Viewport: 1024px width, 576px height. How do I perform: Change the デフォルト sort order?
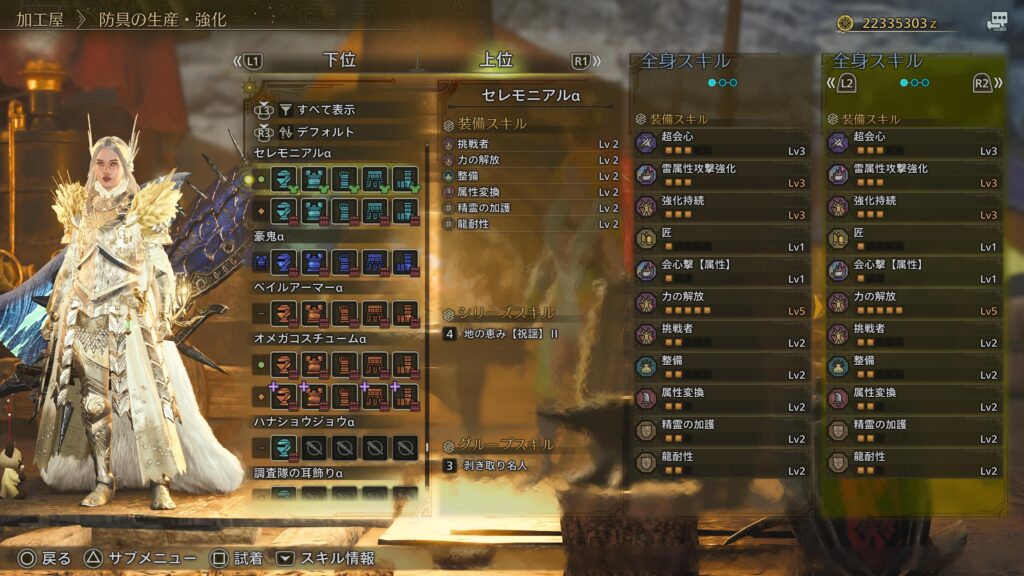(325, 132)
